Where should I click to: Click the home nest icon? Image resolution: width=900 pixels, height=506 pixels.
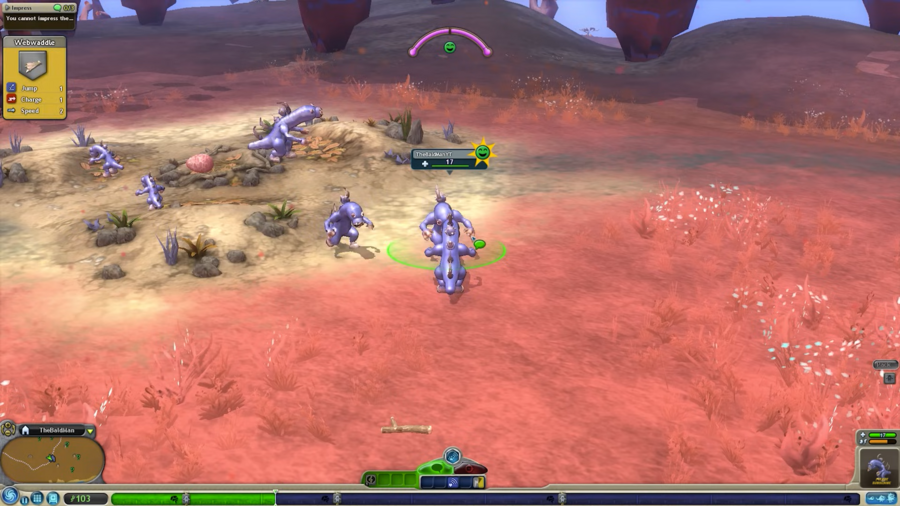click(25, 431)
